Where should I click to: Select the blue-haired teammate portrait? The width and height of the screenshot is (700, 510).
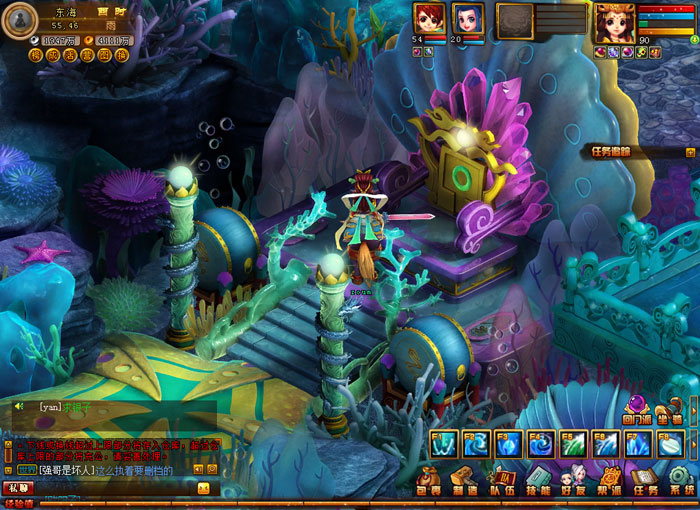pos(469,18)
